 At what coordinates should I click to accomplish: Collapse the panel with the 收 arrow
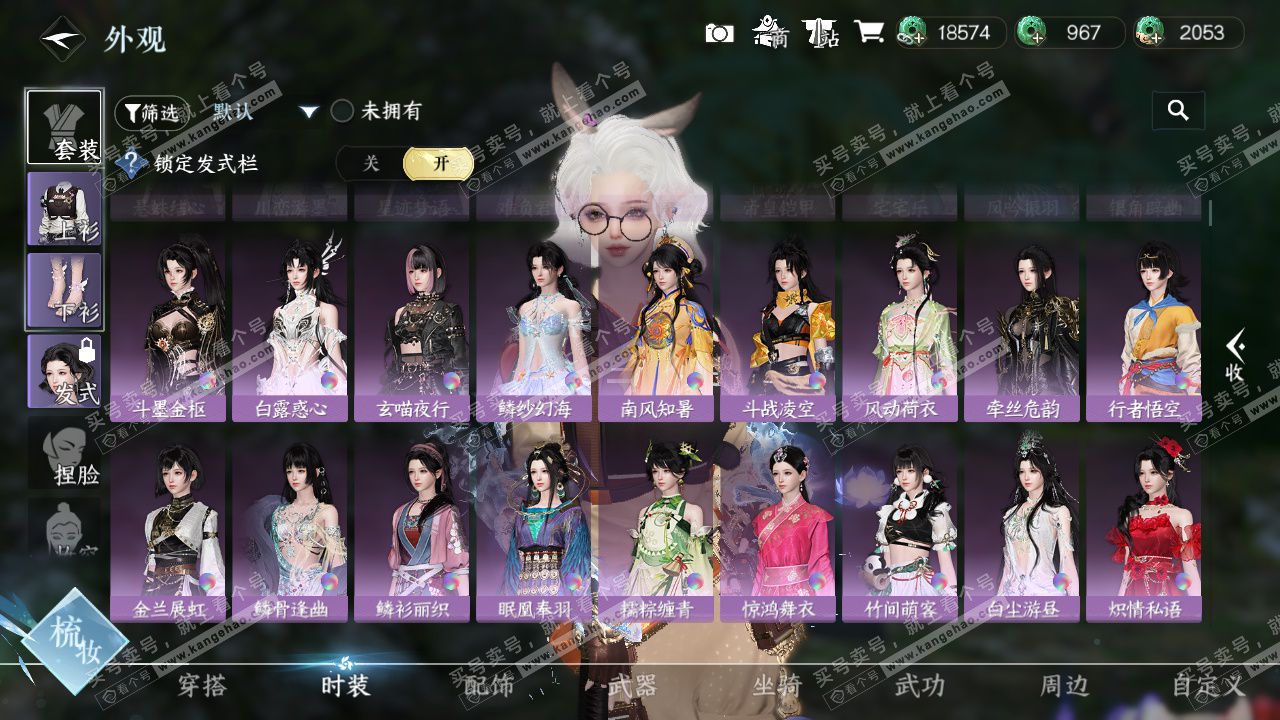(1235, 357)
